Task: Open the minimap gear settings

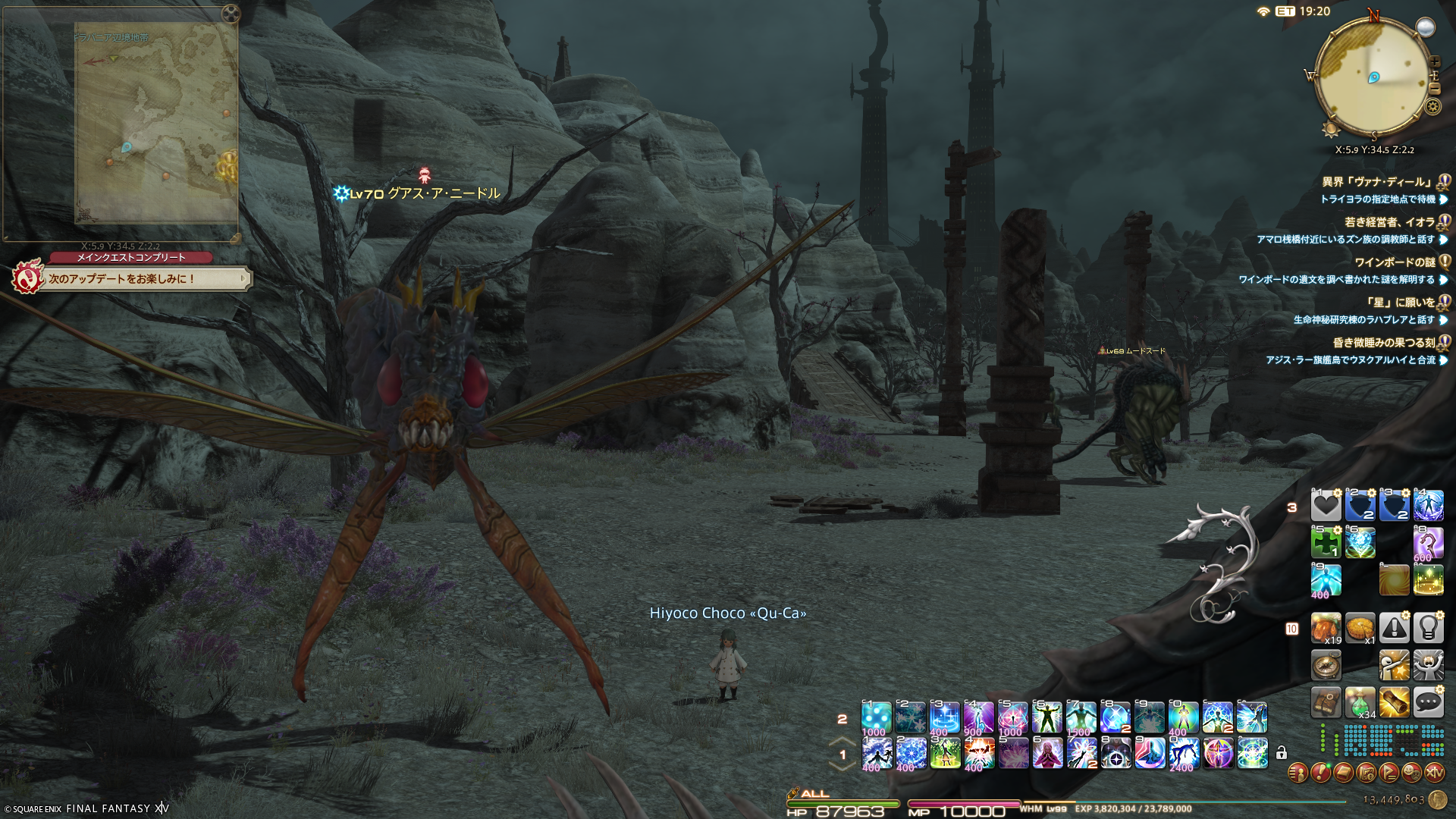Action: tap(1432, 106)
